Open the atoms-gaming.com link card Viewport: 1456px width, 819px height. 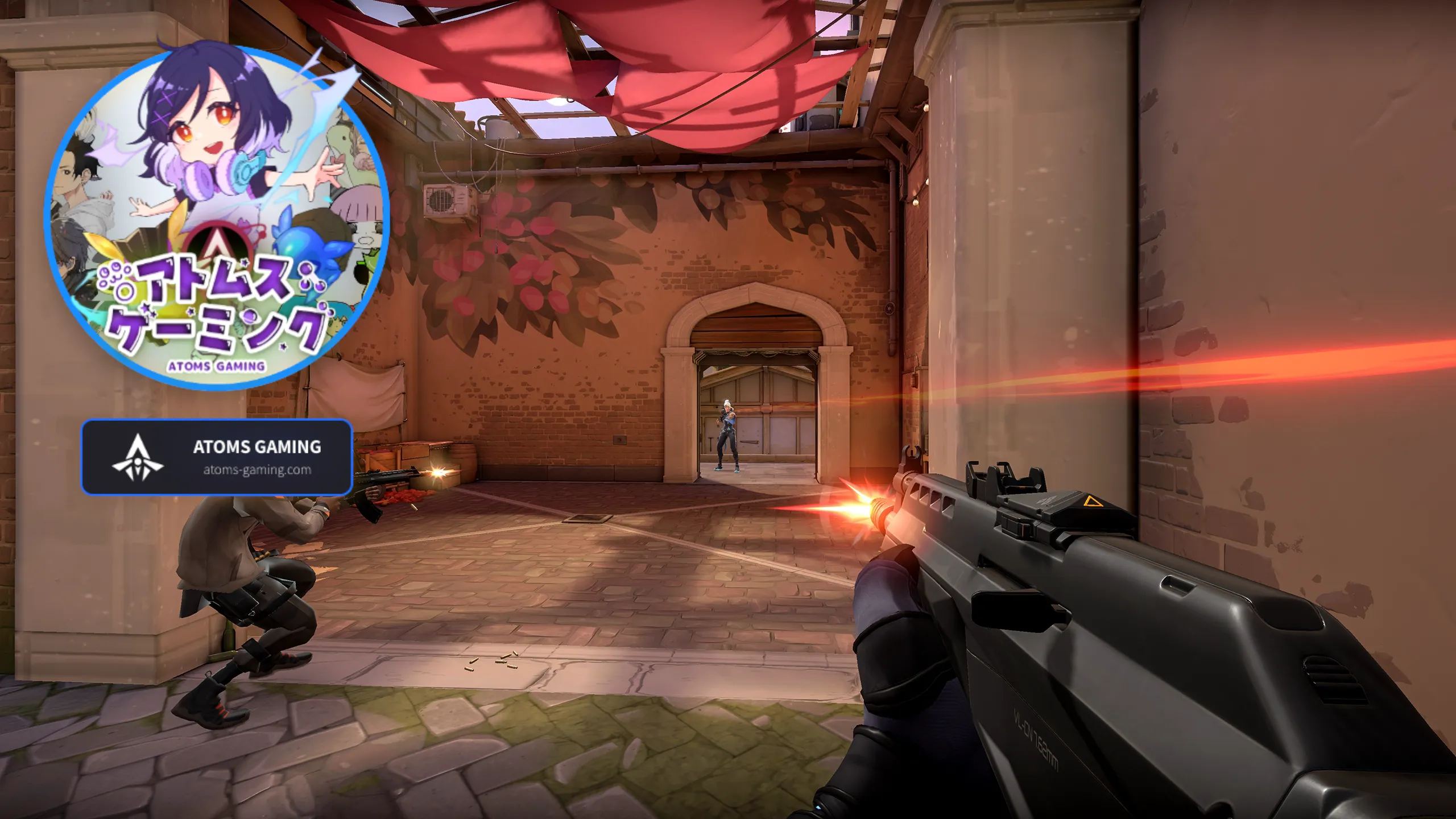click(217, 457)
